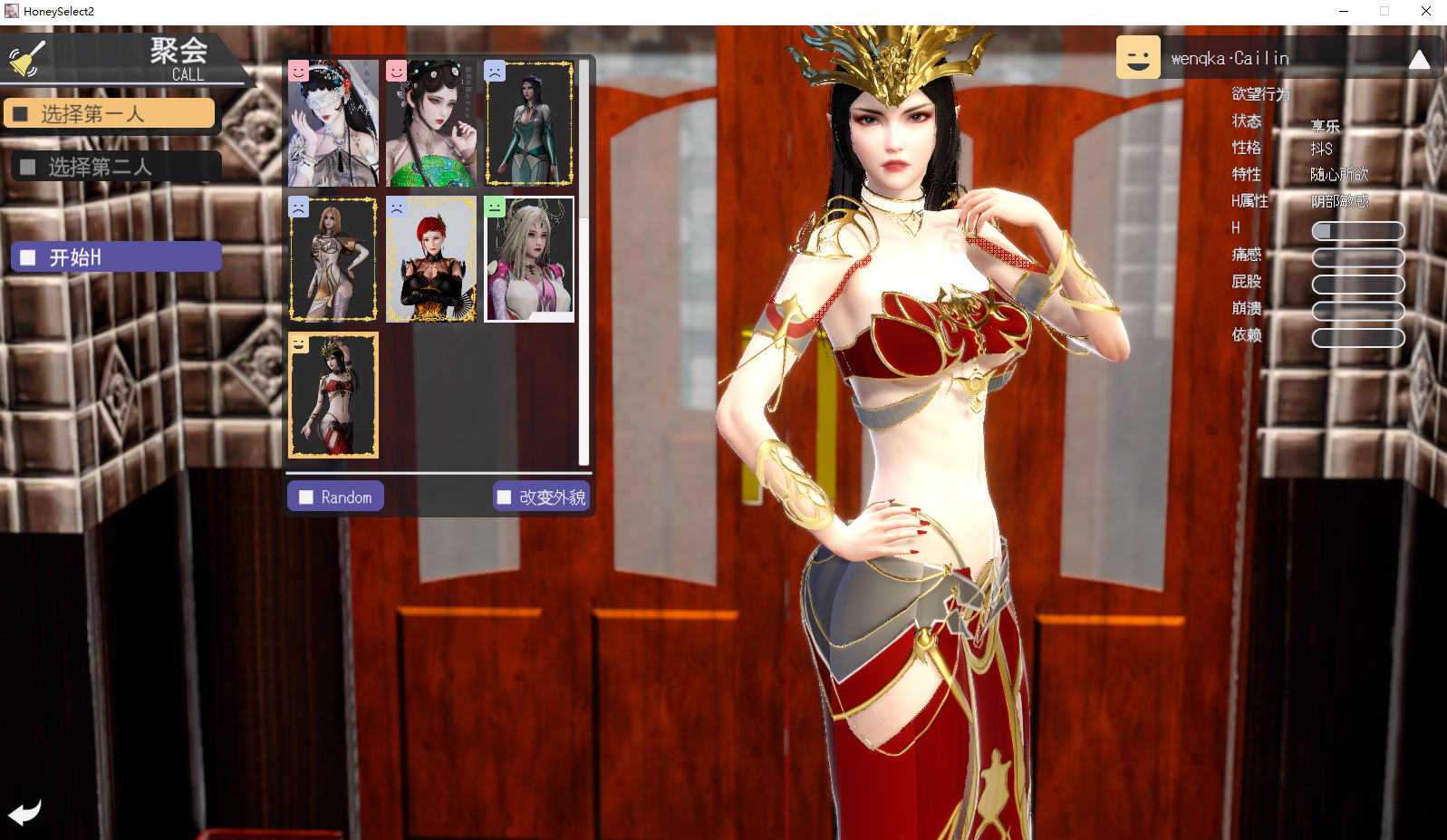Image resolution: width=1447 pixels, height=840 pixels.
Task: Hit the Random button
Action: [x=335, y=497]
